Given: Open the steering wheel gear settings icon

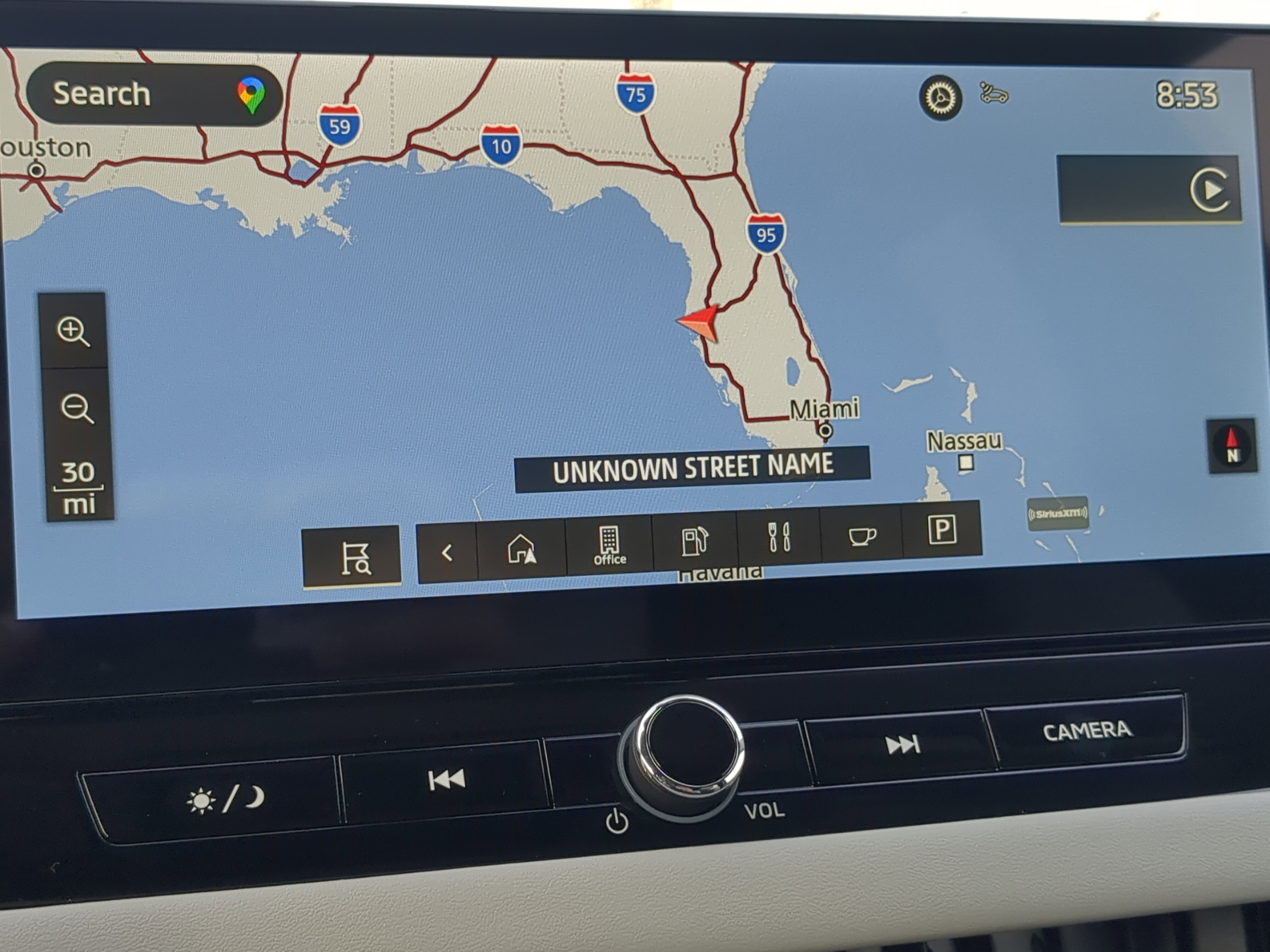Looking at the screenshot, I should point(941,98).
